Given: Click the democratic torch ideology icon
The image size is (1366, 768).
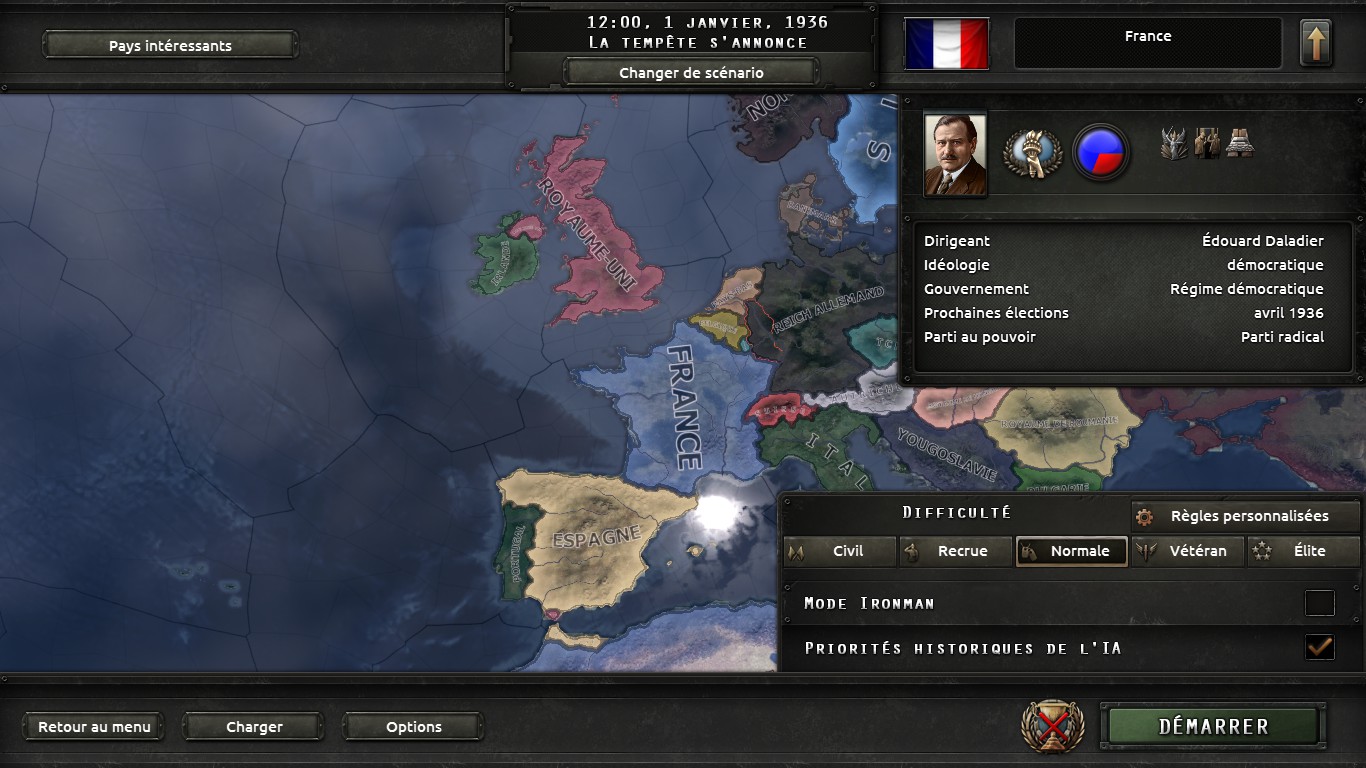Looking at the screenshot, I should tap(1032, 153).
